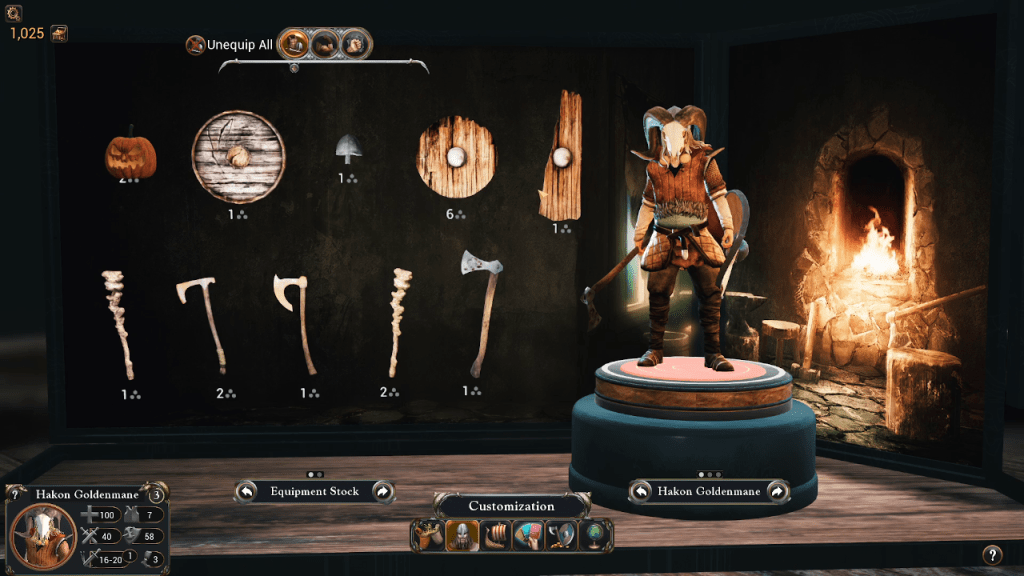Image resolution: width=1024 pixels, height=576 pixels.
Task: Pick the small pointed iron helmet
Action: click(348, 150)
